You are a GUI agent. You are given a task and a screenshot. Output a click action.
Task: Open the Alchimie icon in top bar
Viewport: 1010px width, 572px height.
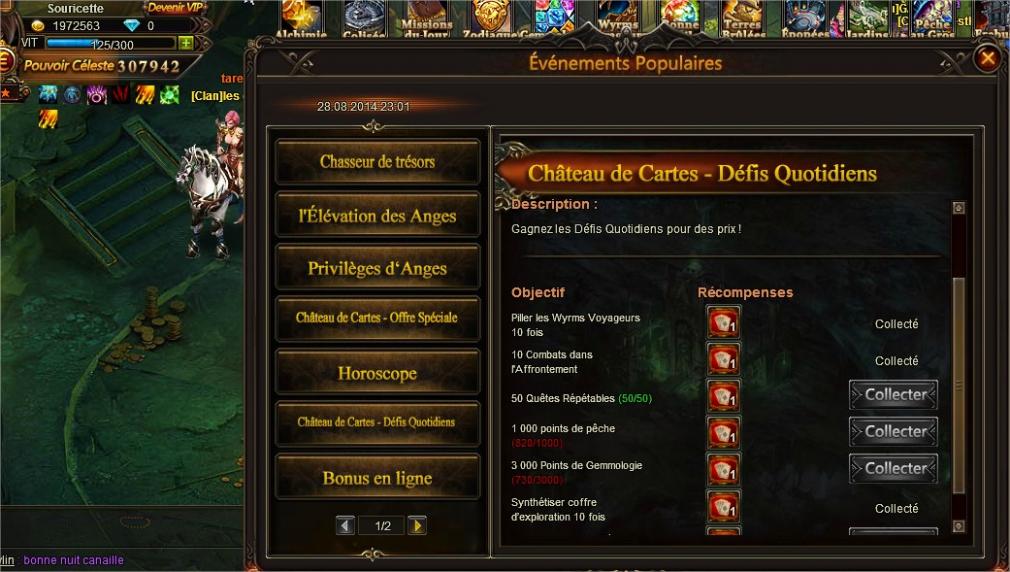300,18
